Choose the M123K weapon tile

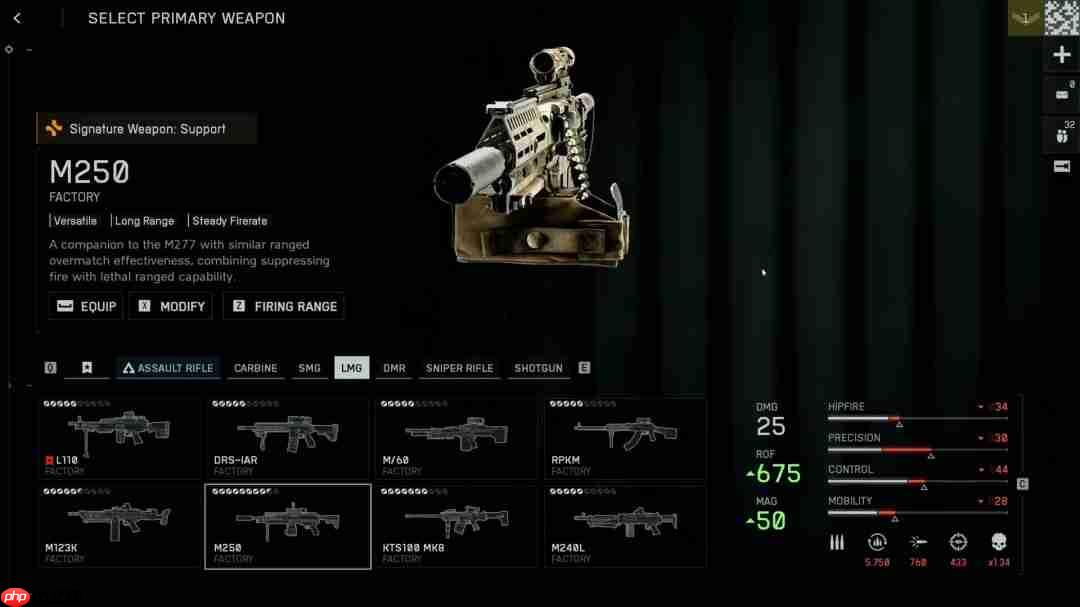click(x=120, y=526)
